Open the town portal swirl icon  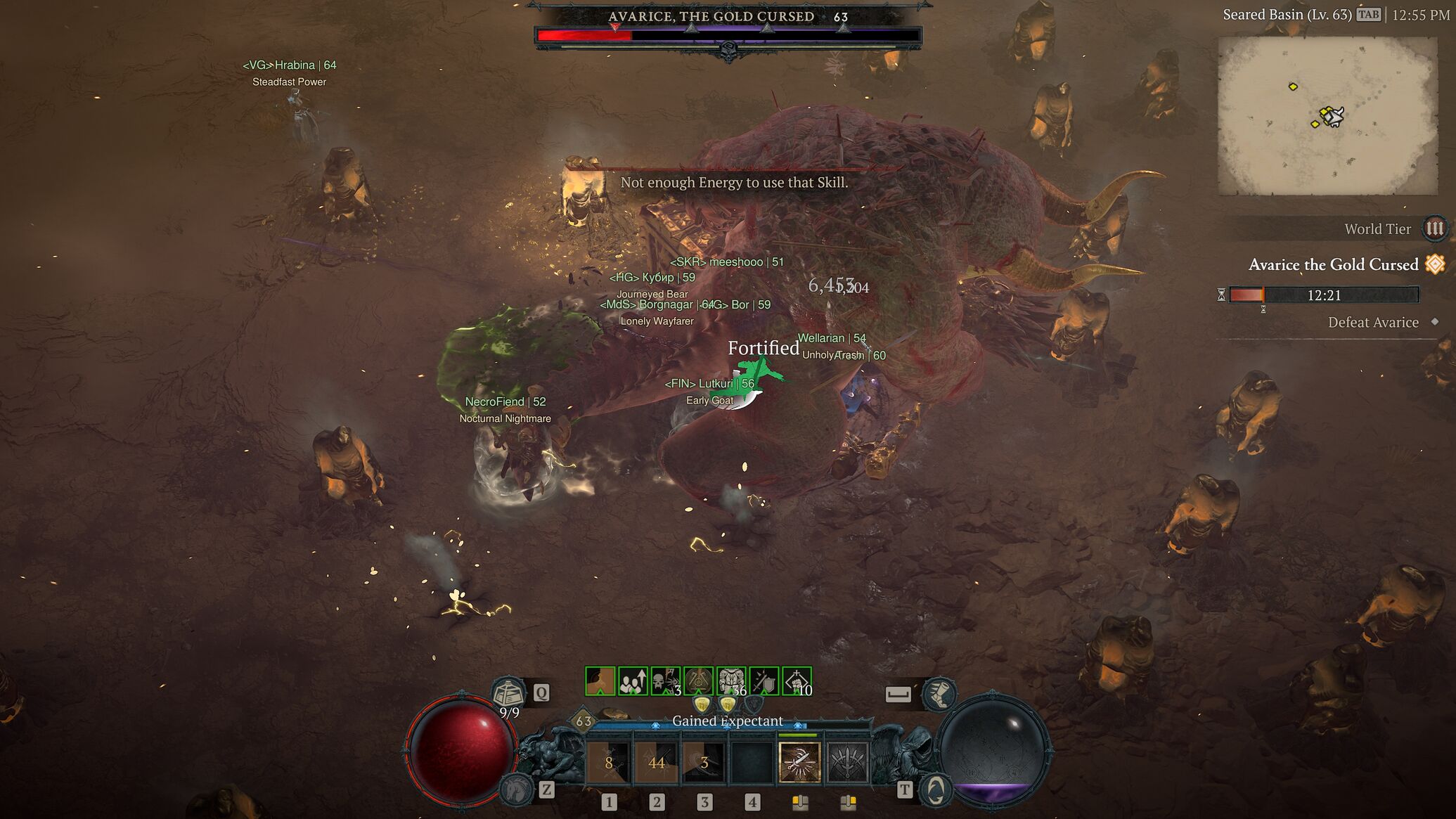click(x=935, y=790)
